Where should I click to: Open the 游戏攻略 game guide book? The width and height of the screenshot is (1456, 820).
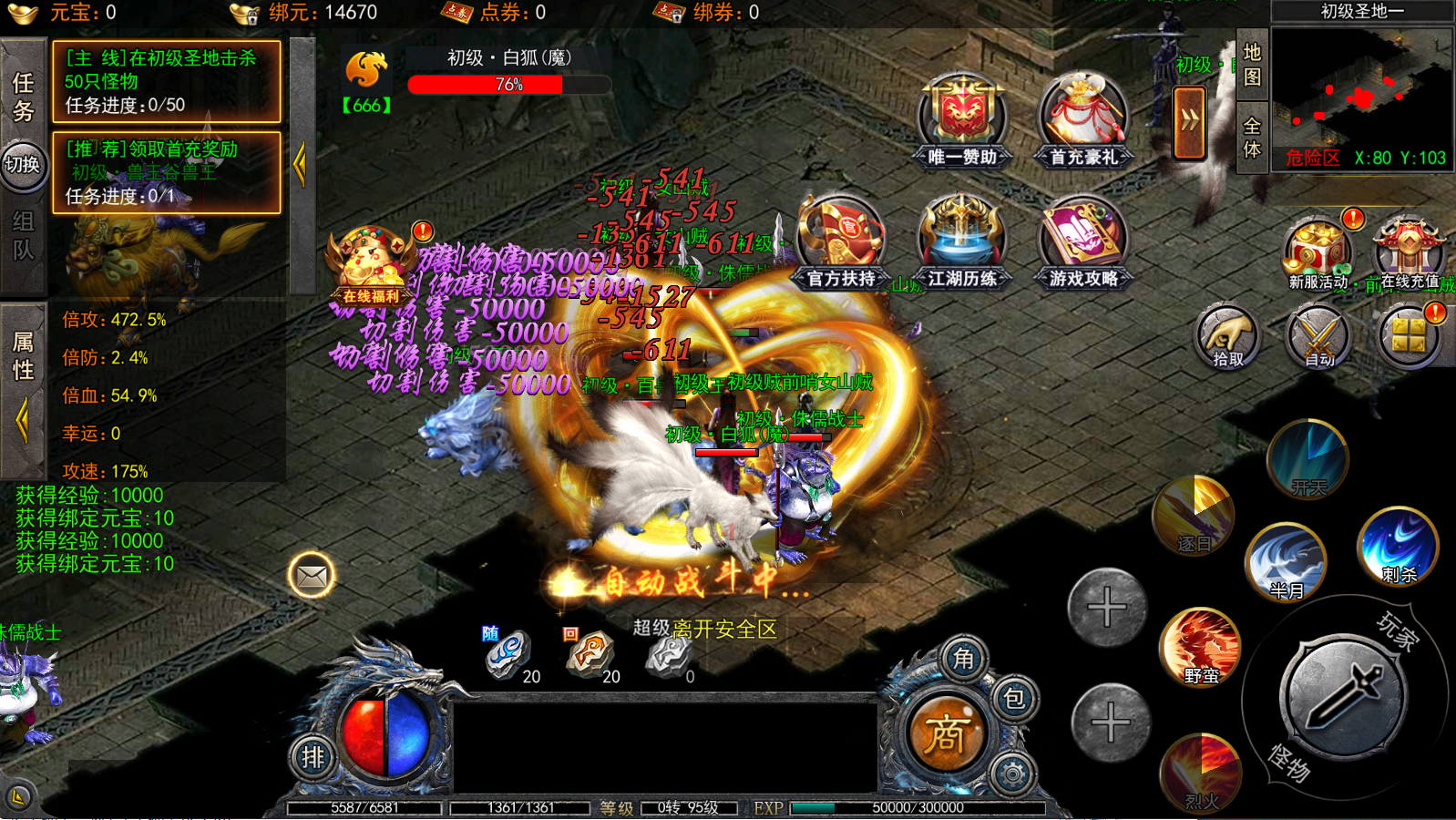(x=1082, y=241)
